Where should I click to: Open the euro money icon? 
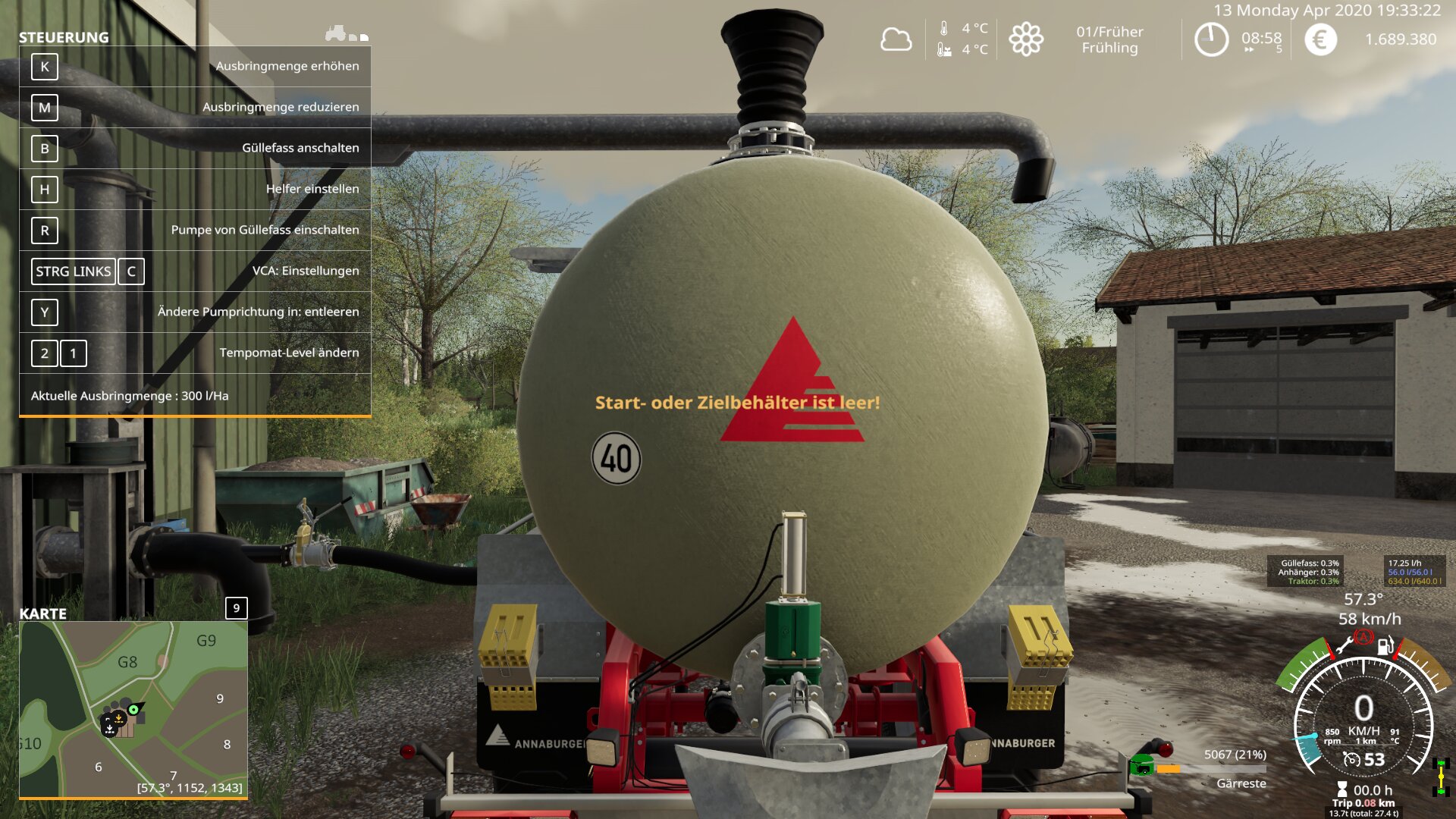click(x=1320, y=39)
